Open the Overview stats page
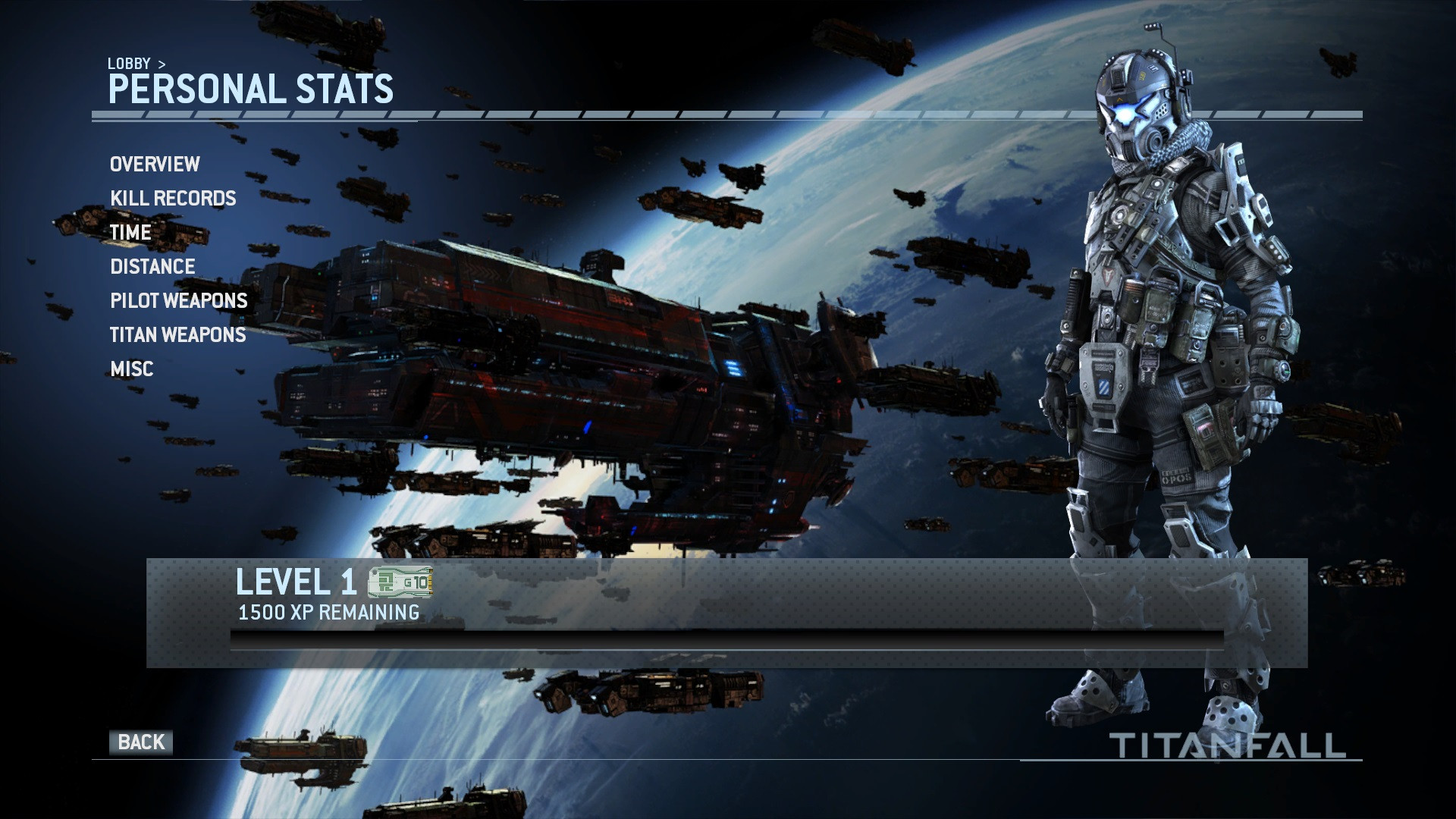The height and width of the screenshot is (819, 1456). (x=155, y=165)
